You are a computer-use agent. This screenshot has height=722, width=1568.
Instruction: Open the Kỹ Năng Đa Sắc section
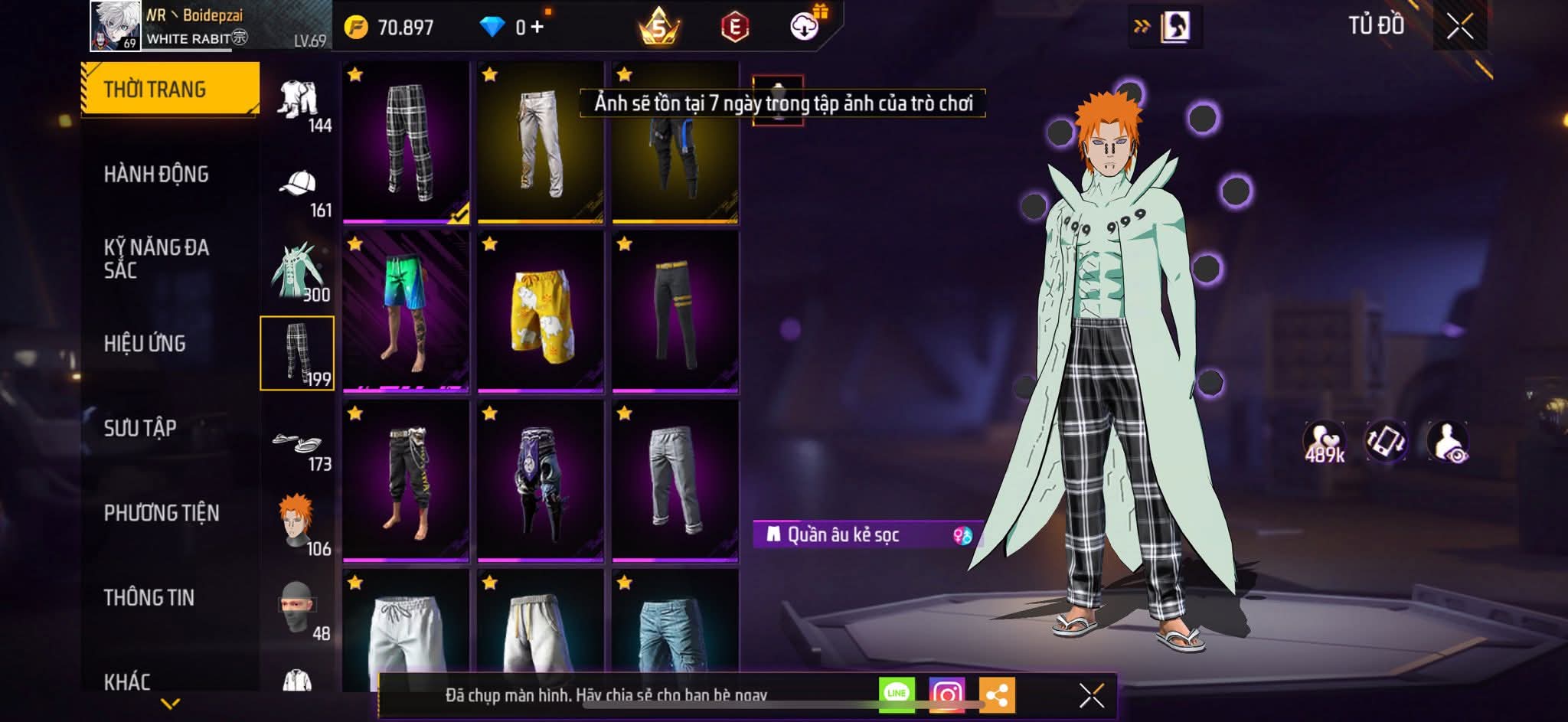pyautogui.click(x=156, y=258)
